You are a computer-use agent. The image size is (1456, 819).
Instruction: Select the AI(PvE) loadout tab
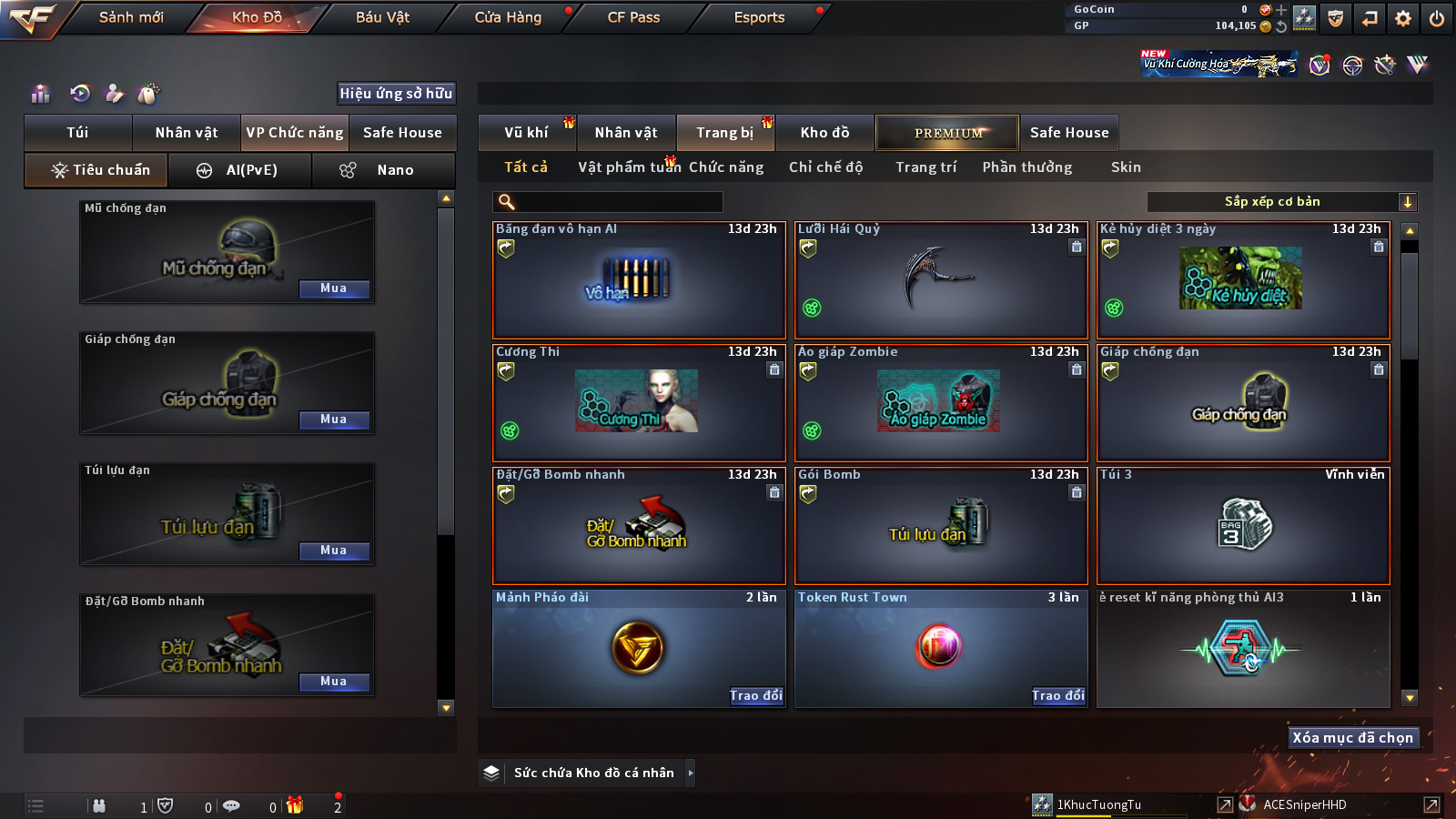pyautogui.click(x=240, y=170)
